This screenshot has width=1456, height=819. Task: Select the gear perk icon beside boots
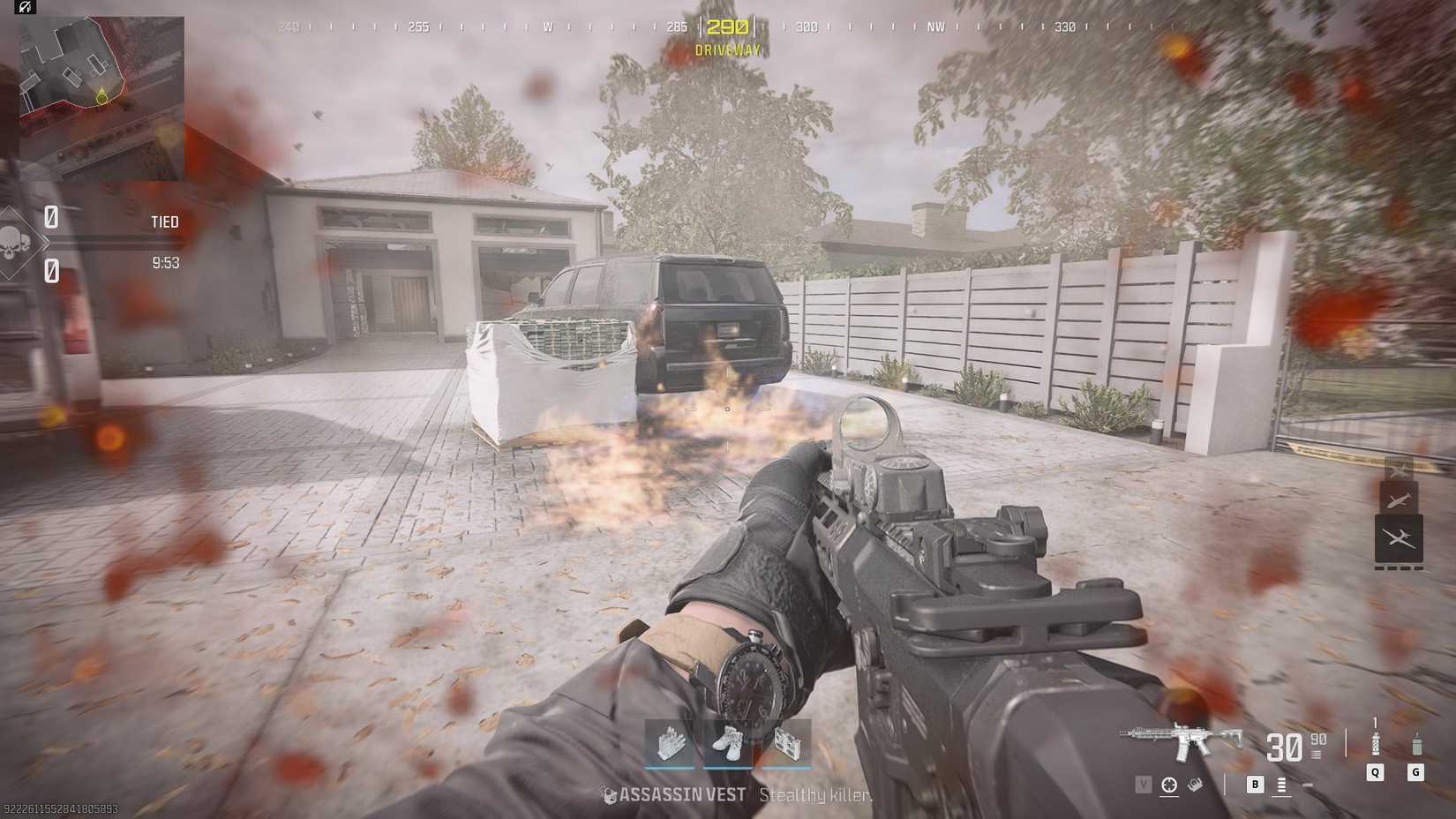pos(785,744)
